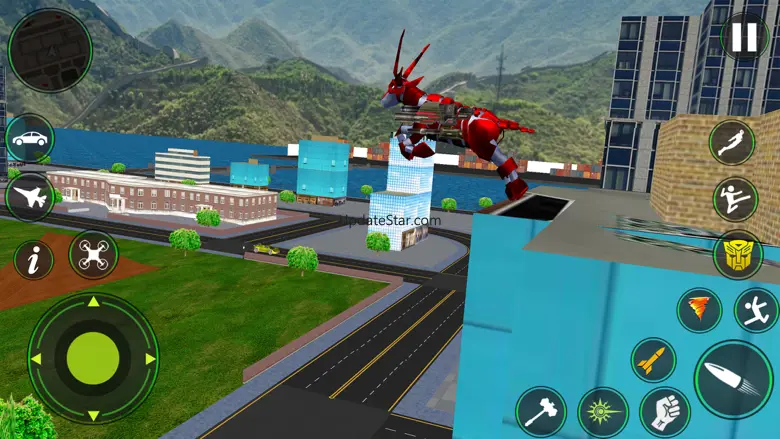Tap the green joystick center

click(x=93, y=357)
